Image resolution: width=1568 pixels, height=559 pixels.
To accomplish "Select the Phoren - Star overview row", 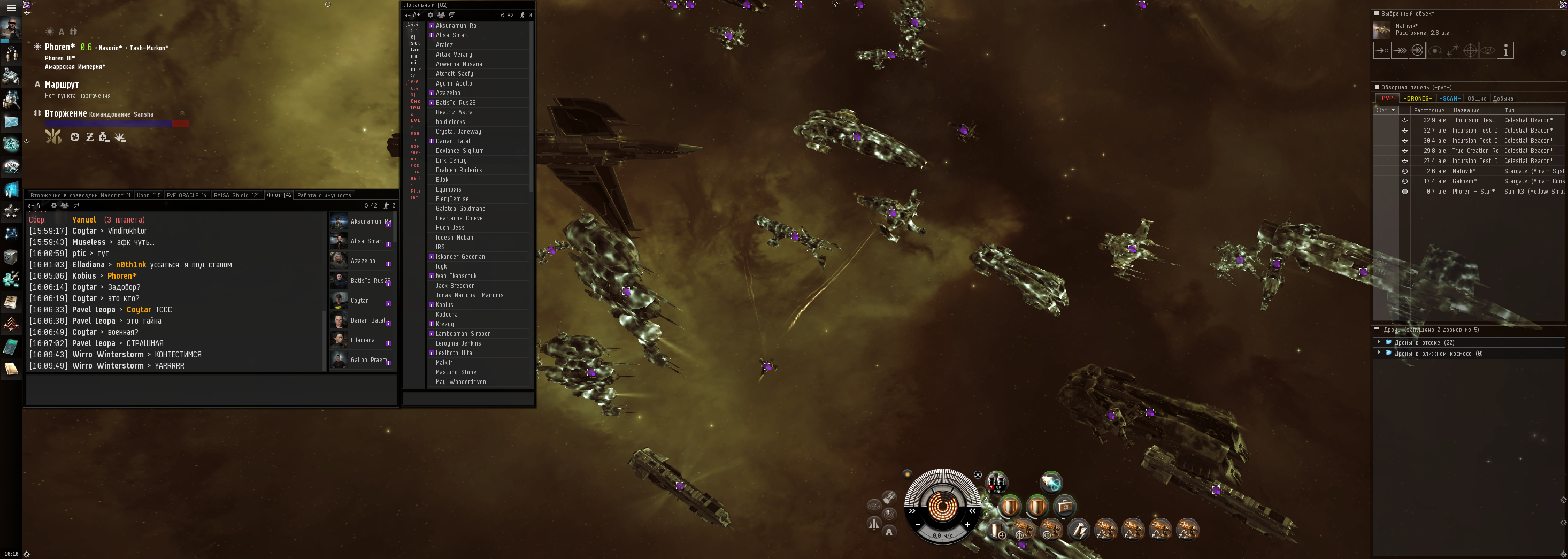I will coord(1473,192).
